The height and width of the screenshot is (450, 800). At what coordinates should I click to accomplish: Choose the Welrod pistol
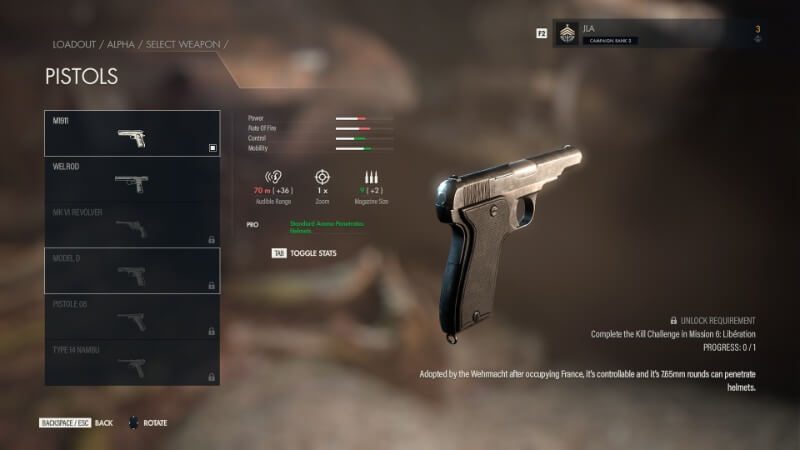pyautogui.click(x=132, y=180)
